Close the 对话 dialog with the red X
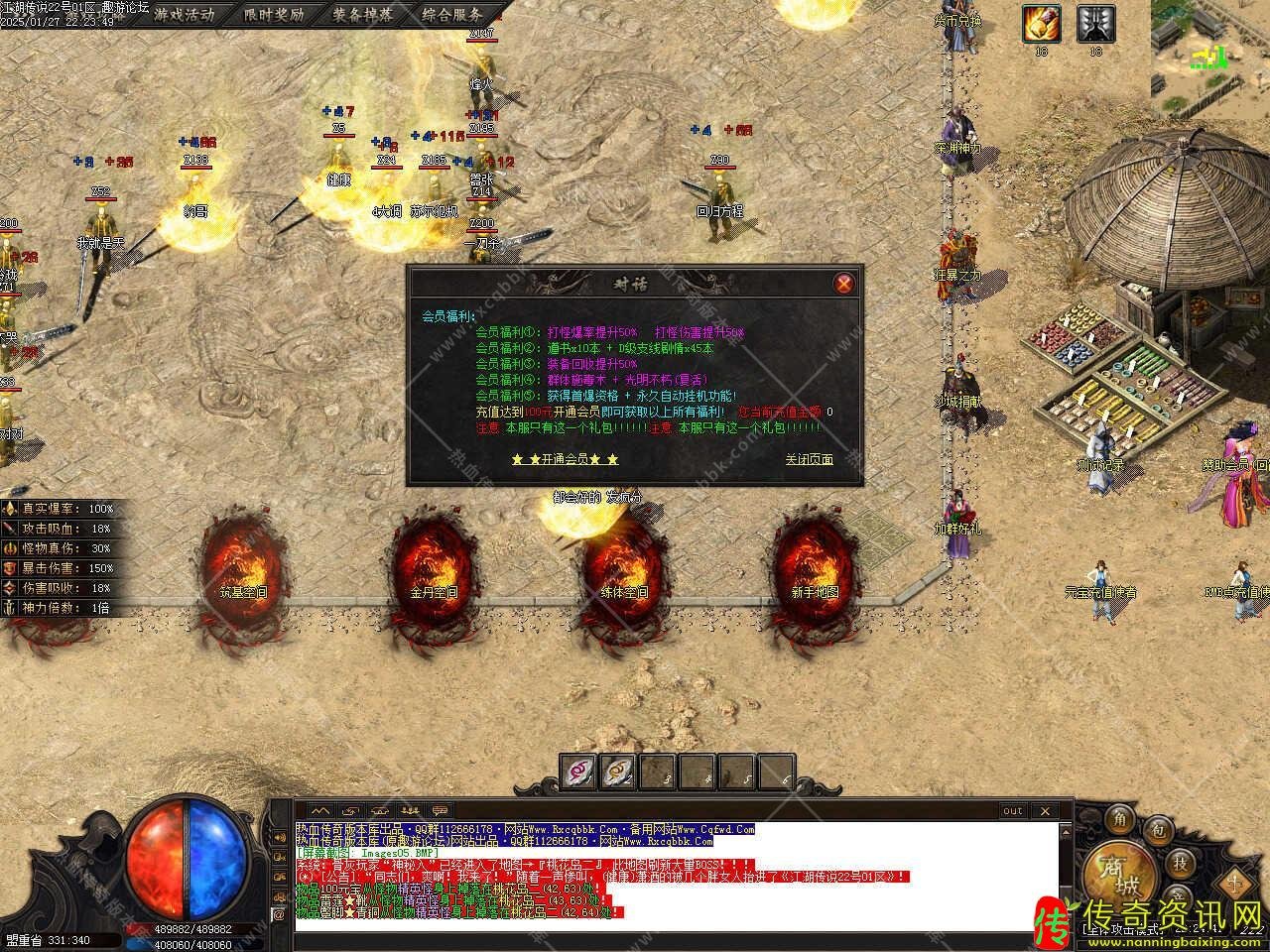The image size is (1270, 952). click(x=843, y=284)
